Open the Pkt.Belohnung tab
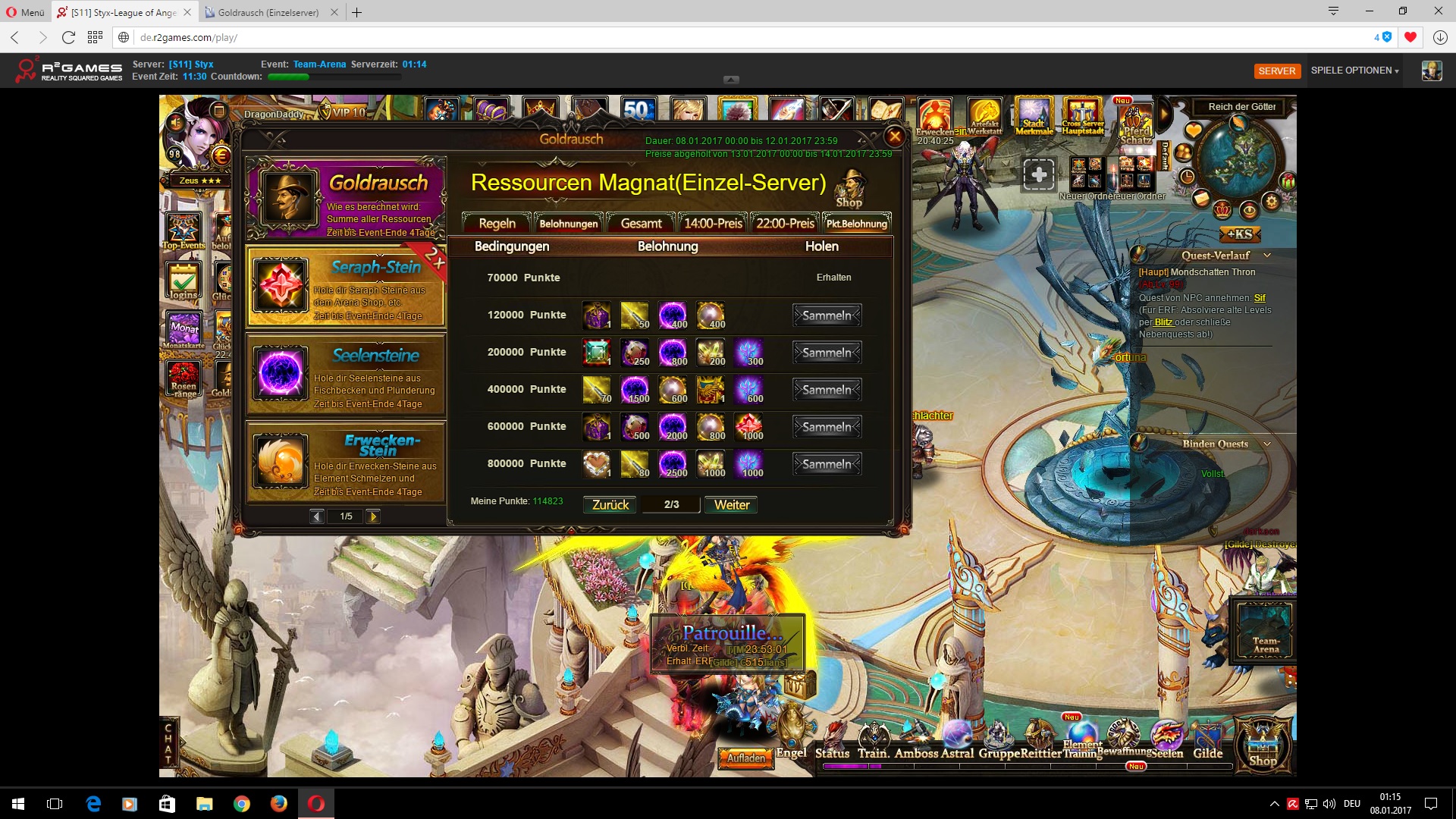The width and height of the screenshot is (1456, 819). tap(856, 224)
